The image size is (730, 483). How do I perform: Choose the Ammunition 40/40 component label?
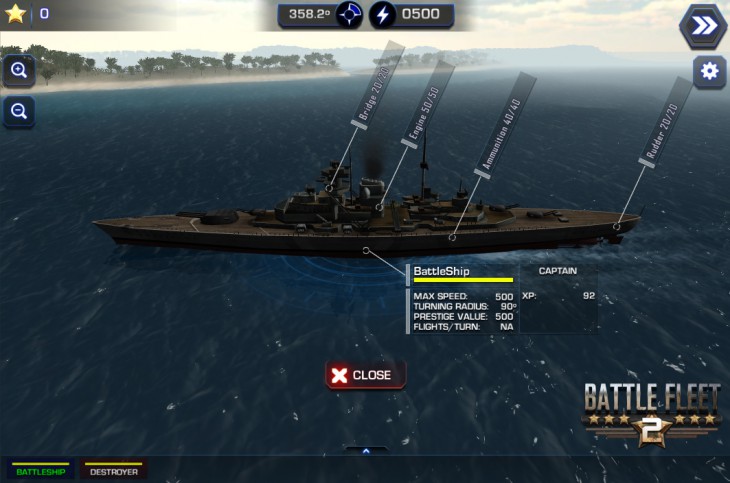[507, 125]
